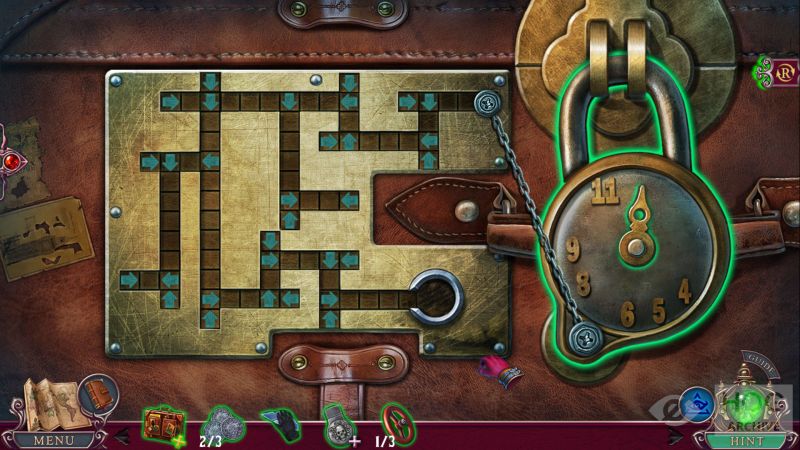Click the Hint button

click(x=744, y=439)
